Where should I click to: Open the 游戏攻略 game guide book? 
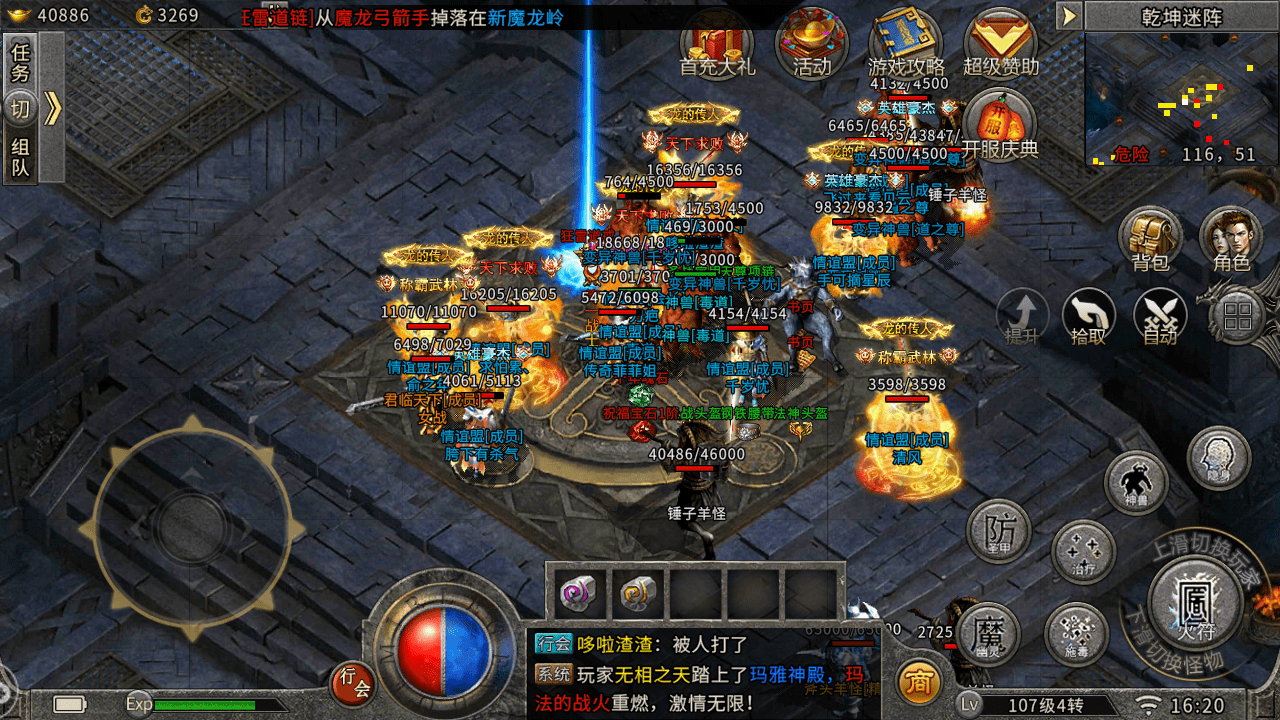coord(906,45)
